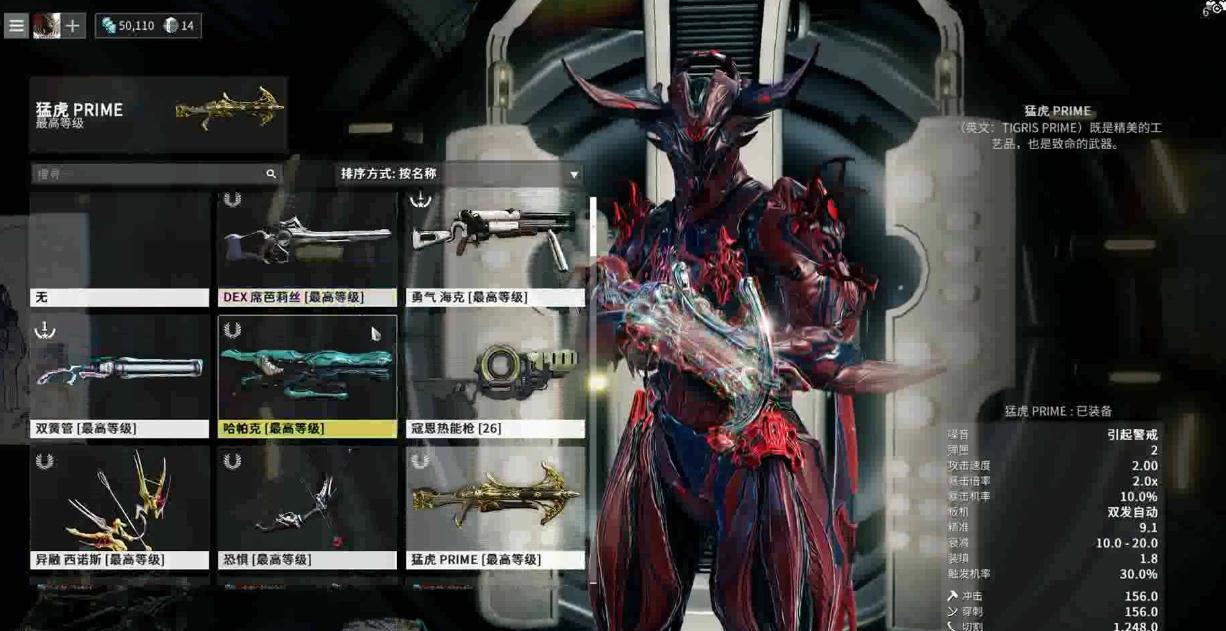
Task: Select the 勇气 海克 shotgun
Action: coord(495,250)
